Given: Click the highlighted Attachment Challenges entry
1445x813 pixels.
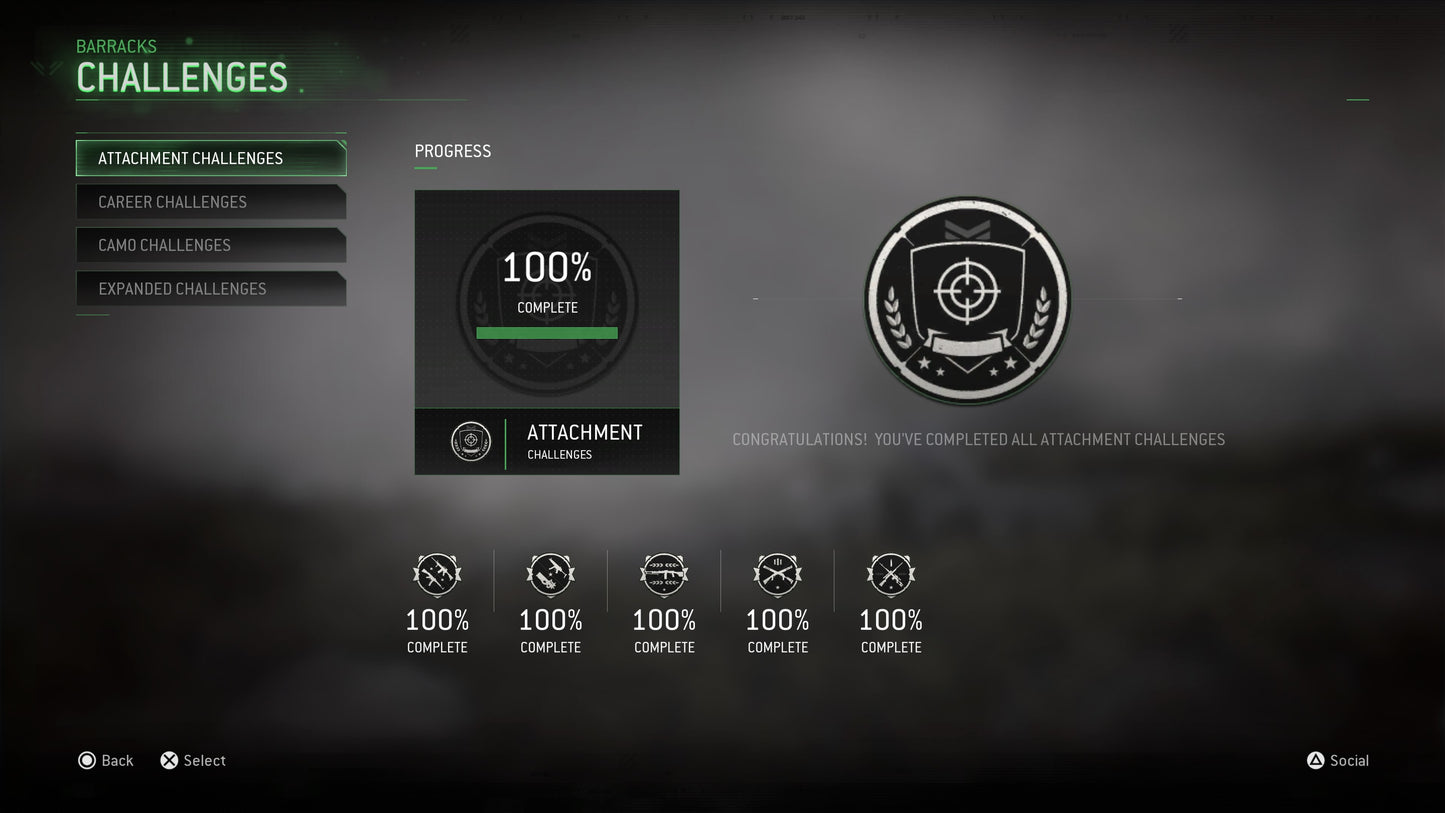Looking at the screenshot, I should 211,158.
